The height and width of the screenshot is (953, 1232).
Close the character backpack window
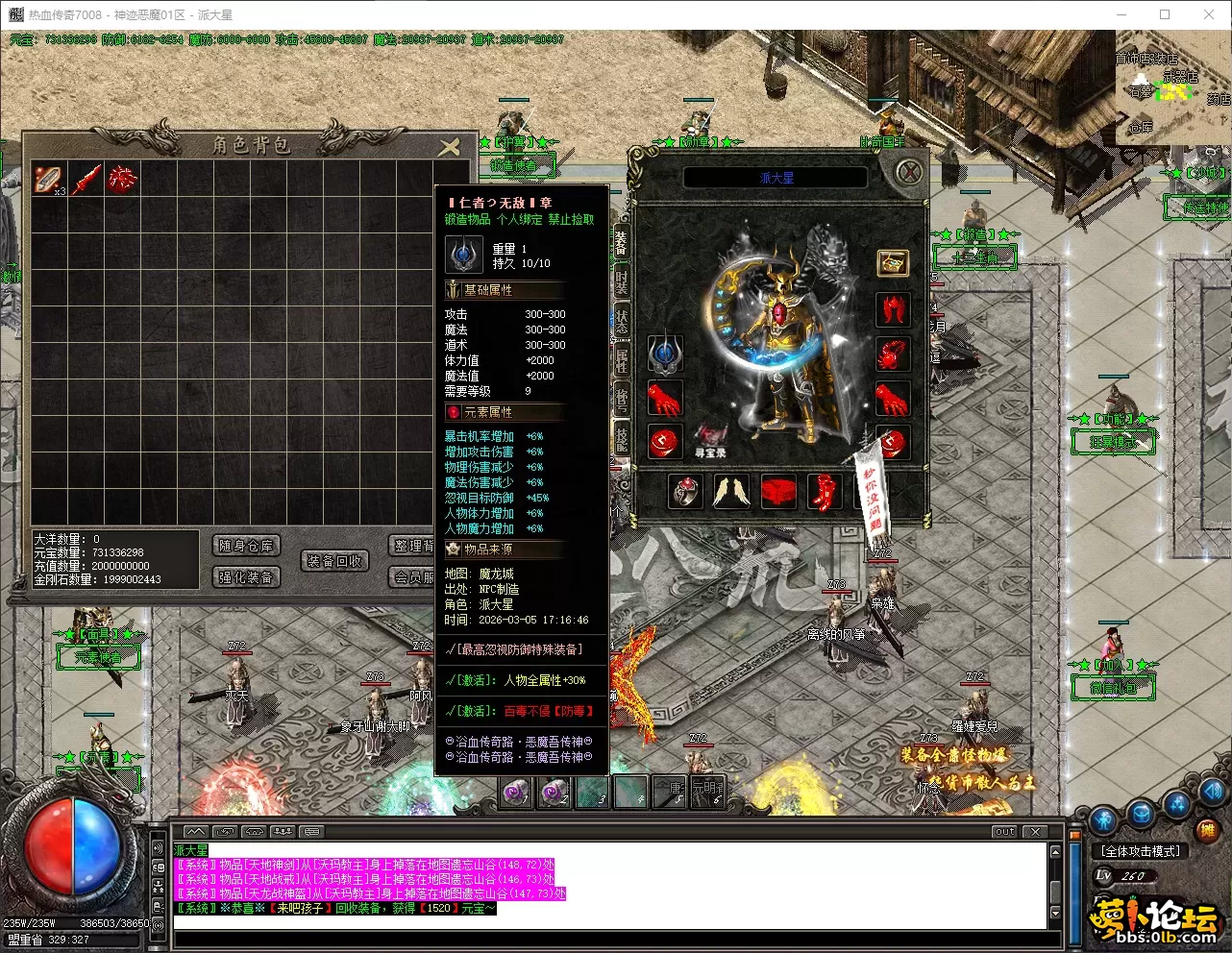pos(450,146)
